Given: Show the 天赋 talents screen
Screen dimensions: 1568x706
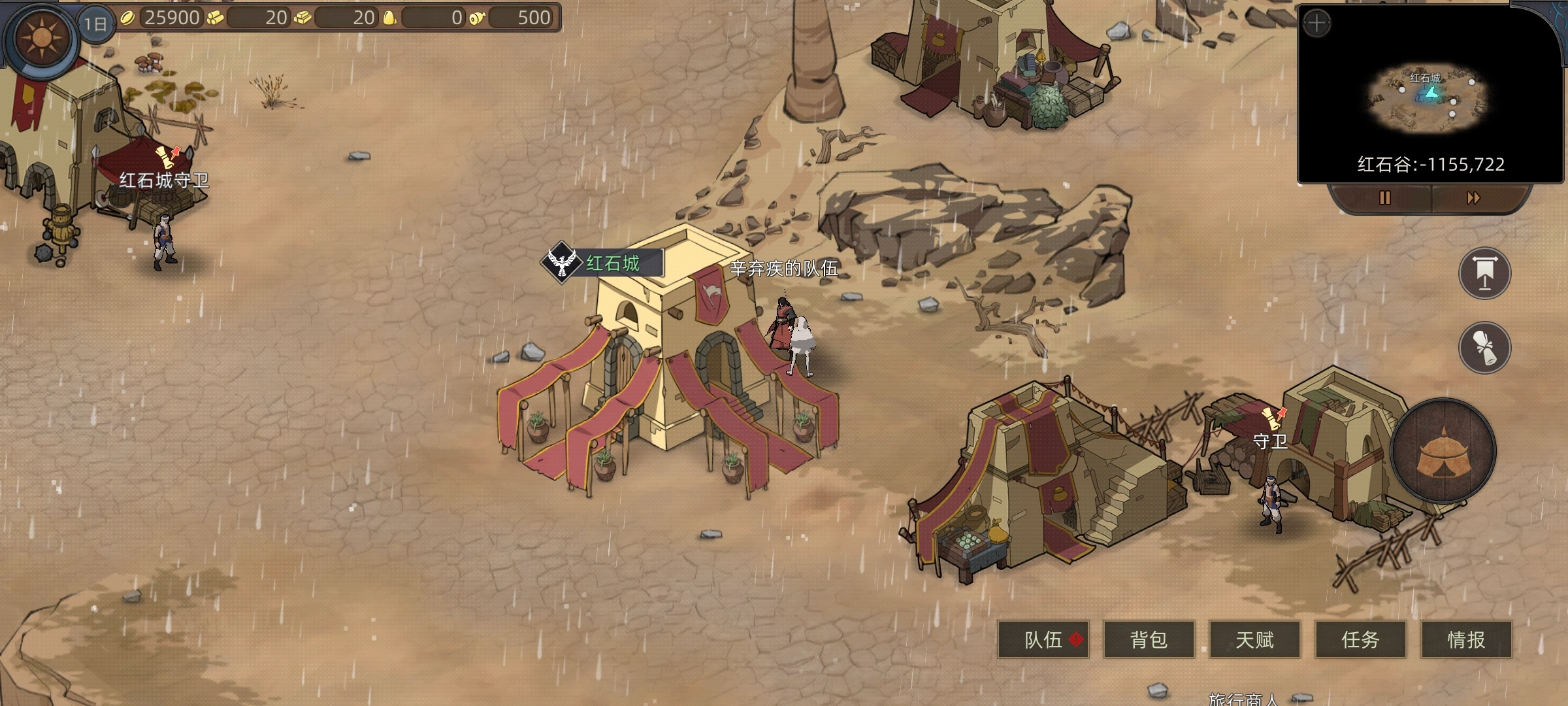Looking at the screenshot, I should pos(1254,639).
